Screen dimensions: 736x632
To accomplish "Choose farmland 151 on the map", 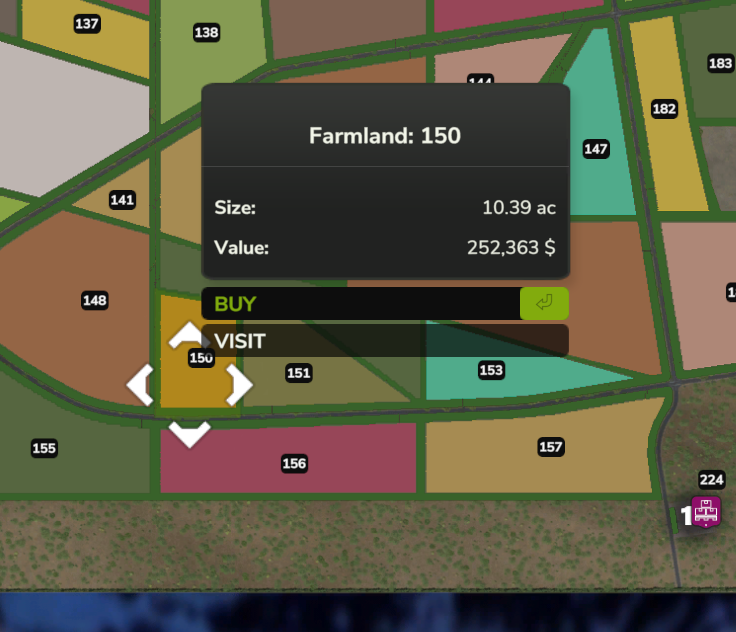I will point(299,373).
